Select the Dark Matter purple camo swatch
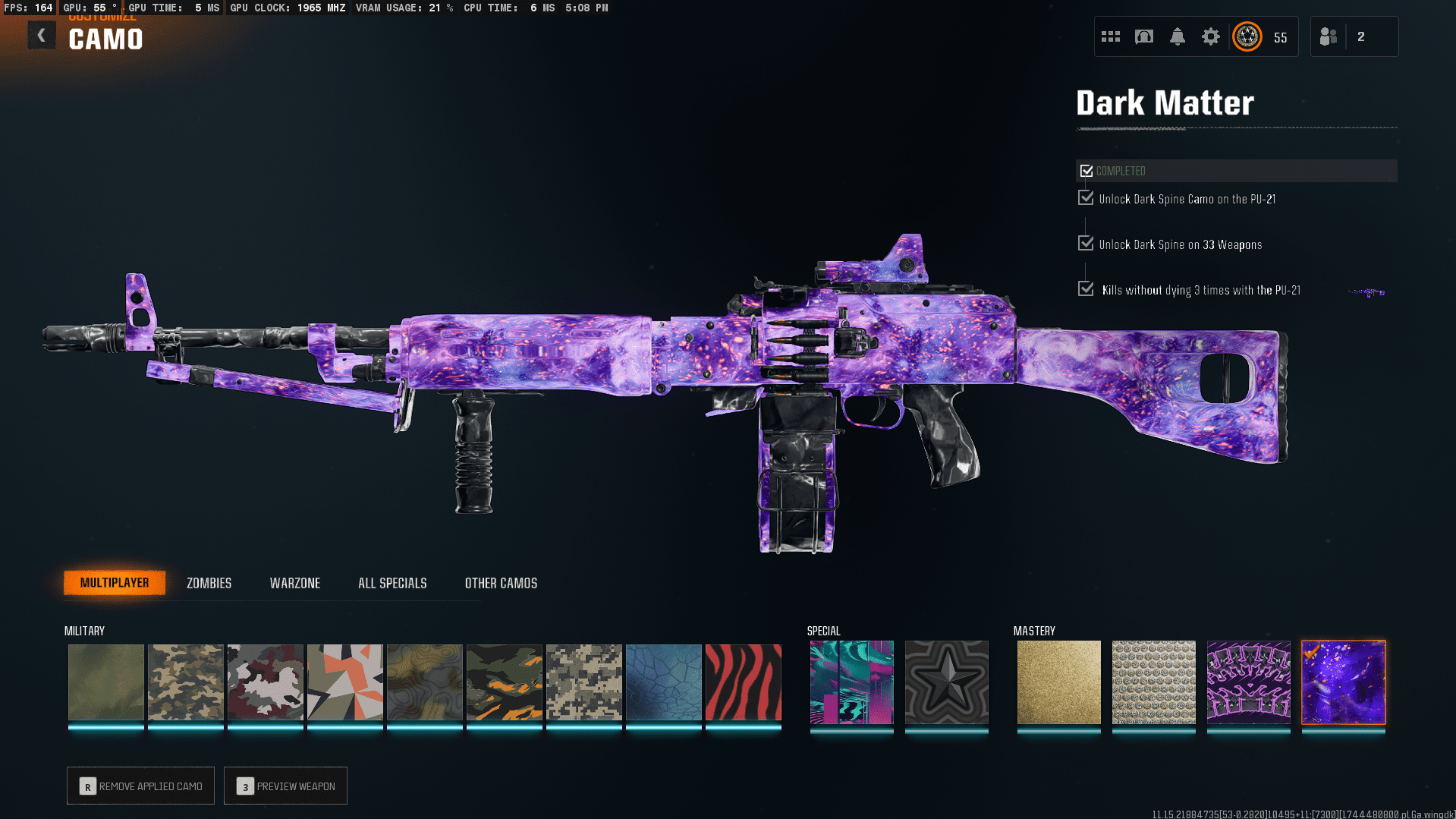Image resolution: width=1456 pixels, height=819 pixels. point(1343,682)
